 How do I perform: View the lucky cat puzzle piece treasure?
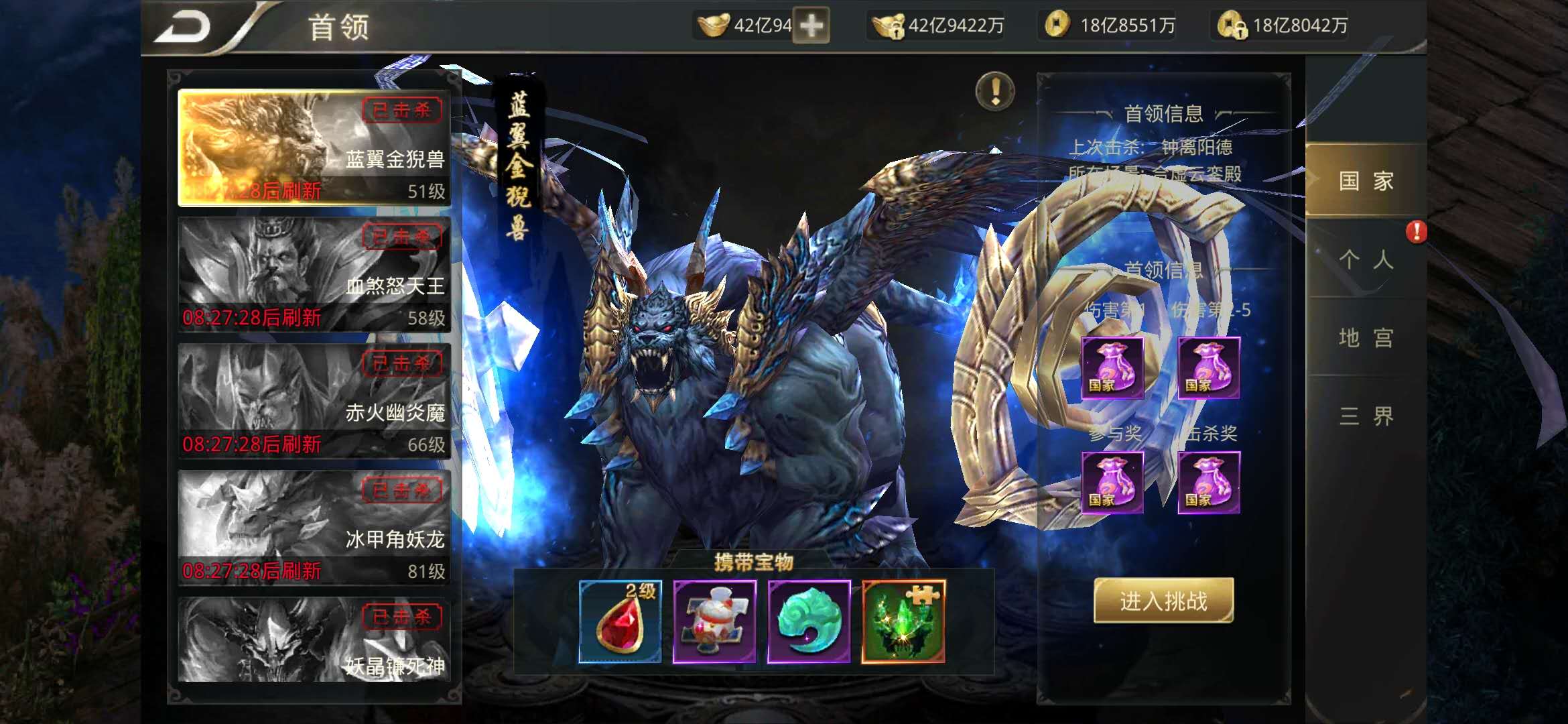tap(714, 621)
